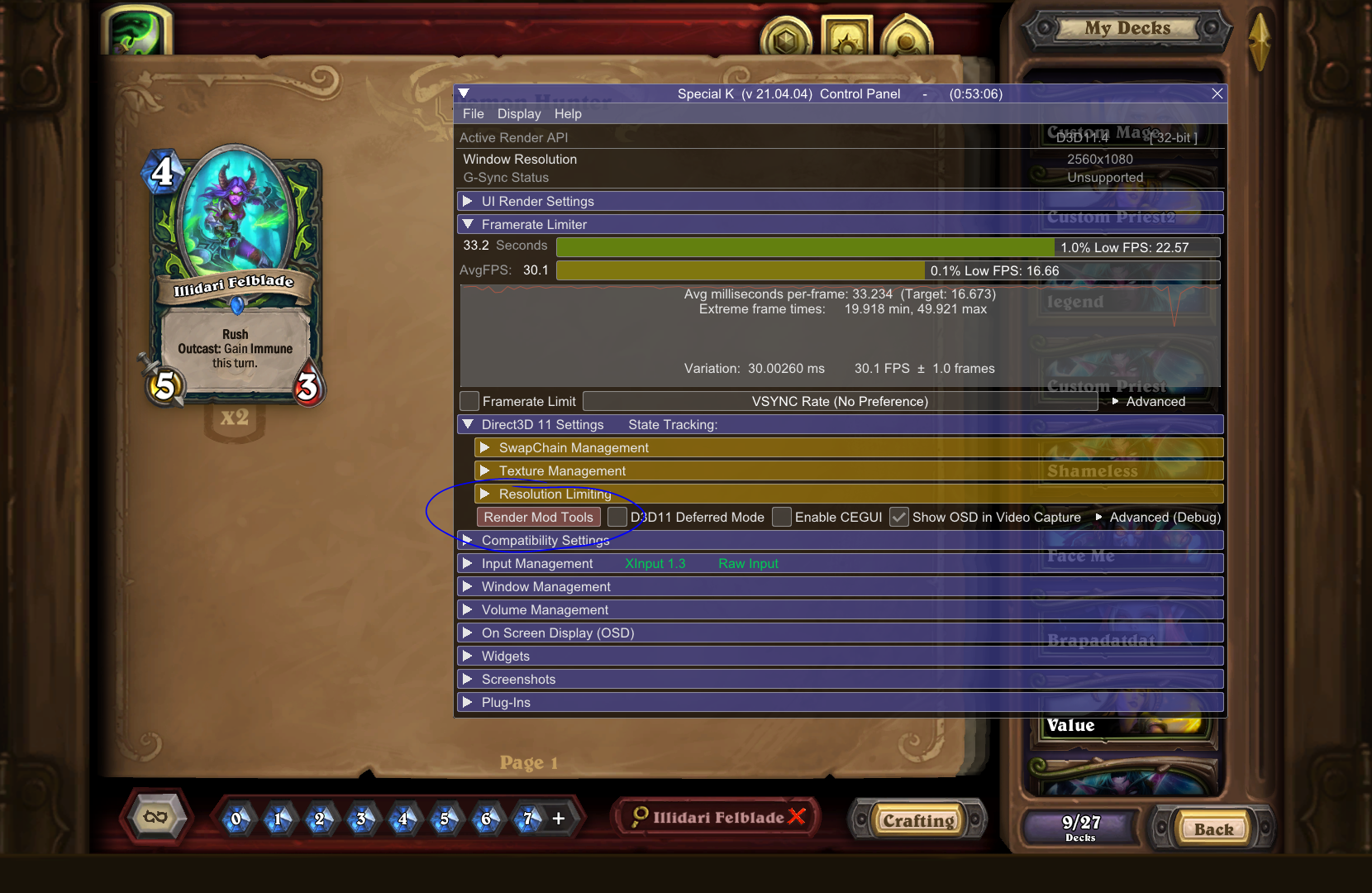The width and height of the screenshot is (1372, 893).
Task: Click the Demon Hunter class emblem top-left
Action: coord(136,31)
